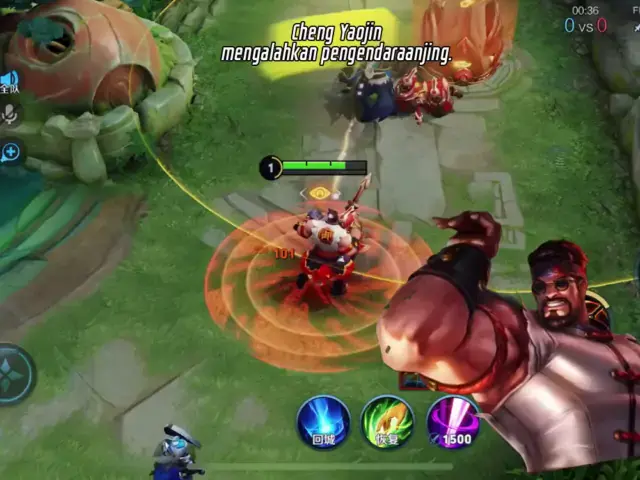
Task: Tap the purple 1500 summoner spell
Action: 452,421
